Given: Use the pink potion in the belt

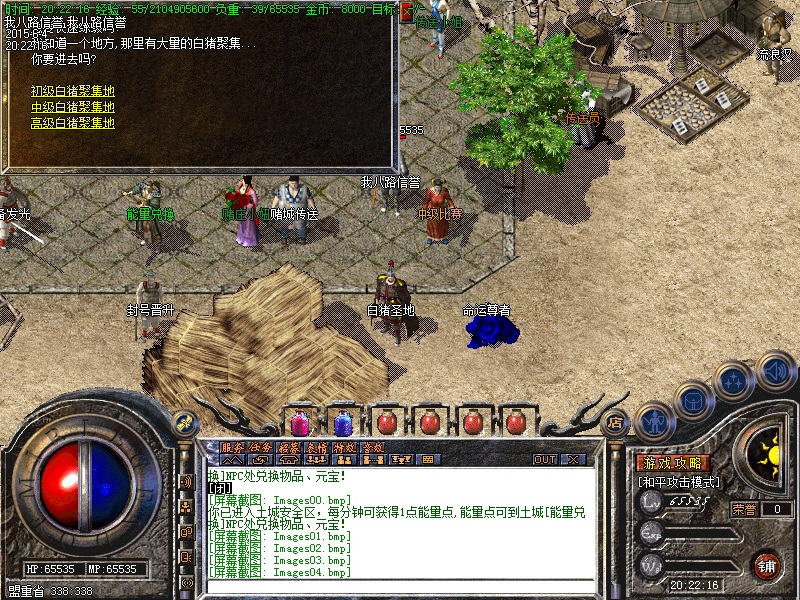Looking at the screenshot, I should click(x=299, y=422).
